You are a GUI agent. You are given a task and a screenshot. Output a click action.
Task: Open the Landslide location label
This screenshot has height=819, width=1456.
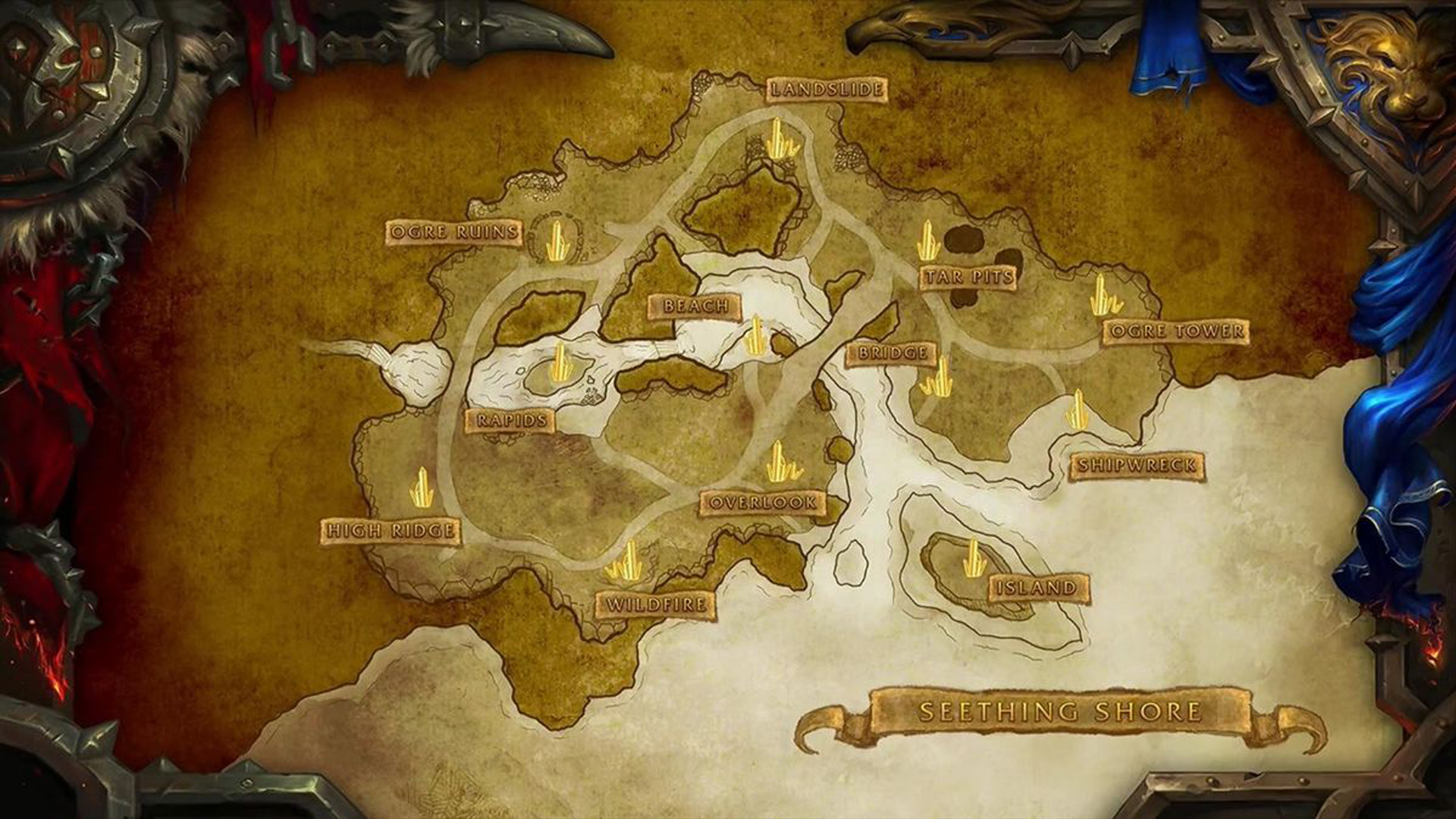click(827, 89)
